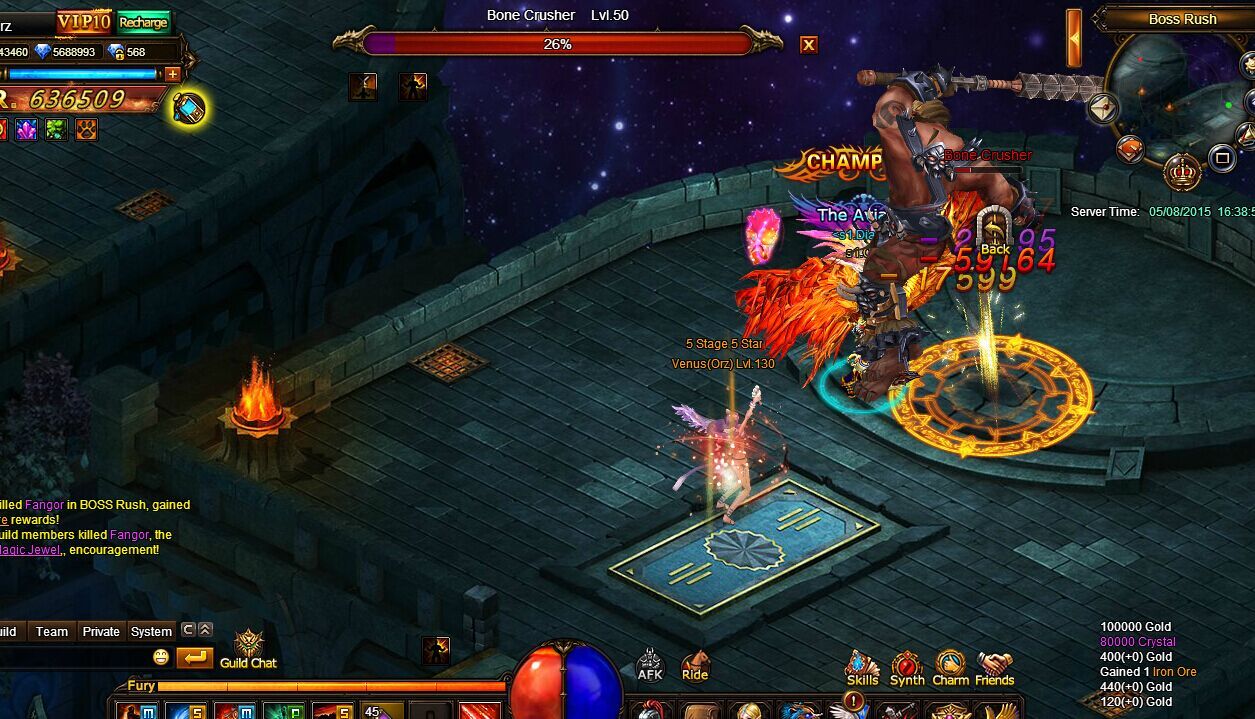Open the VIP10 badge panel
The width and height of the screenshot is (1255, 719).
(84, 22)
